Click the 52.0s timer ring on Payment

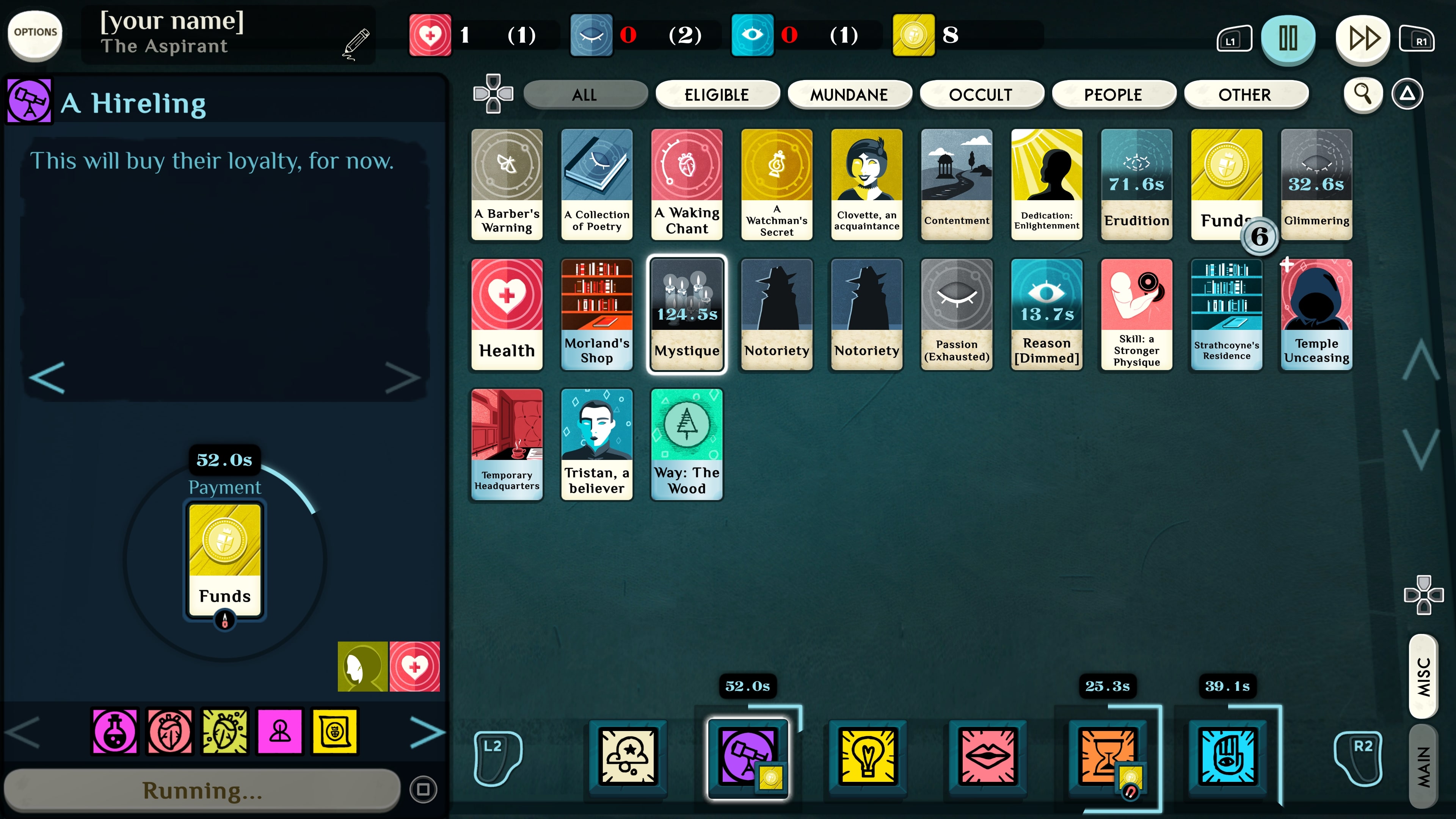click(x=224, y=460)
